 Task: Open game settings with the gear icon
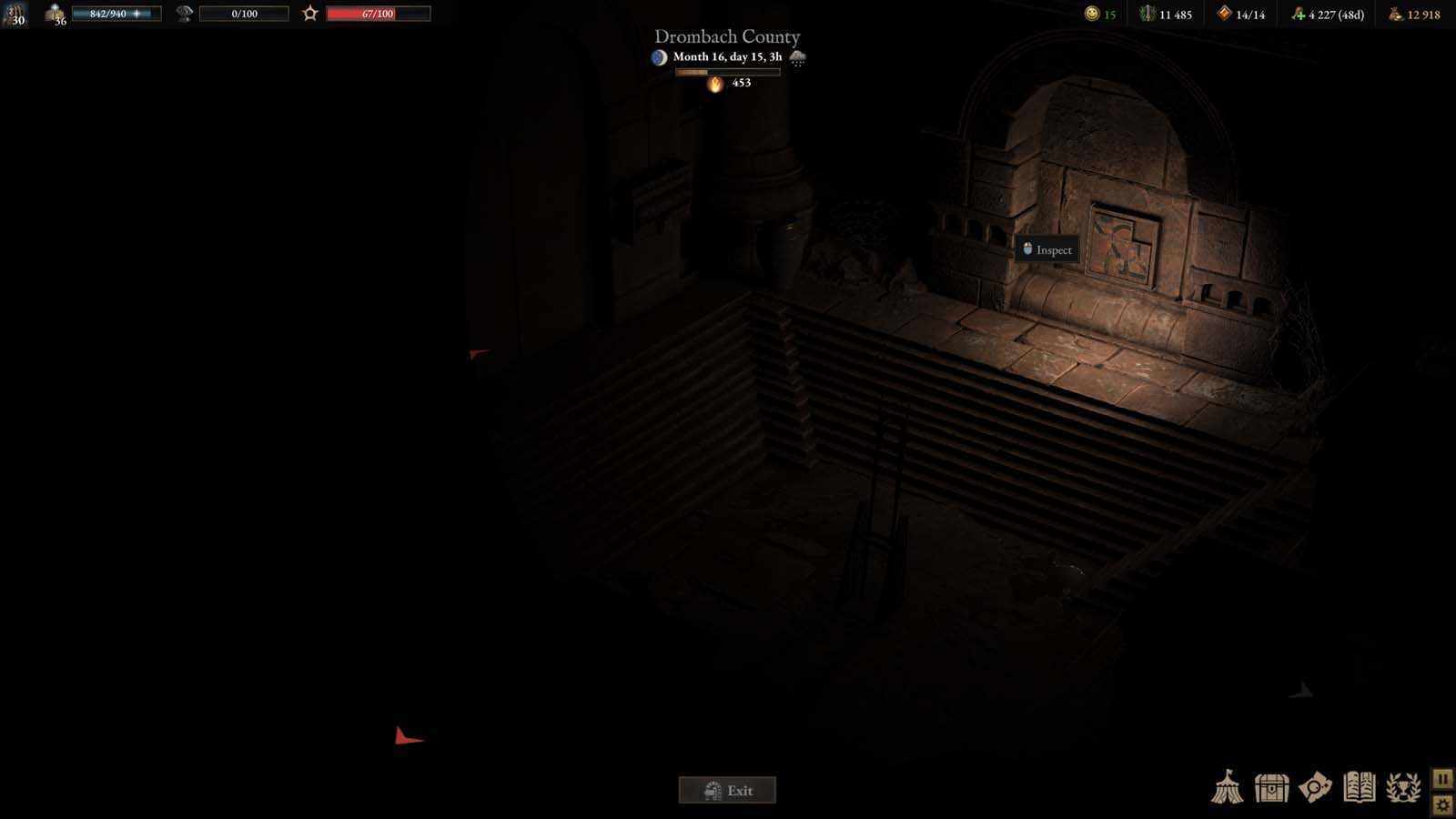(x=1442, y=804)
